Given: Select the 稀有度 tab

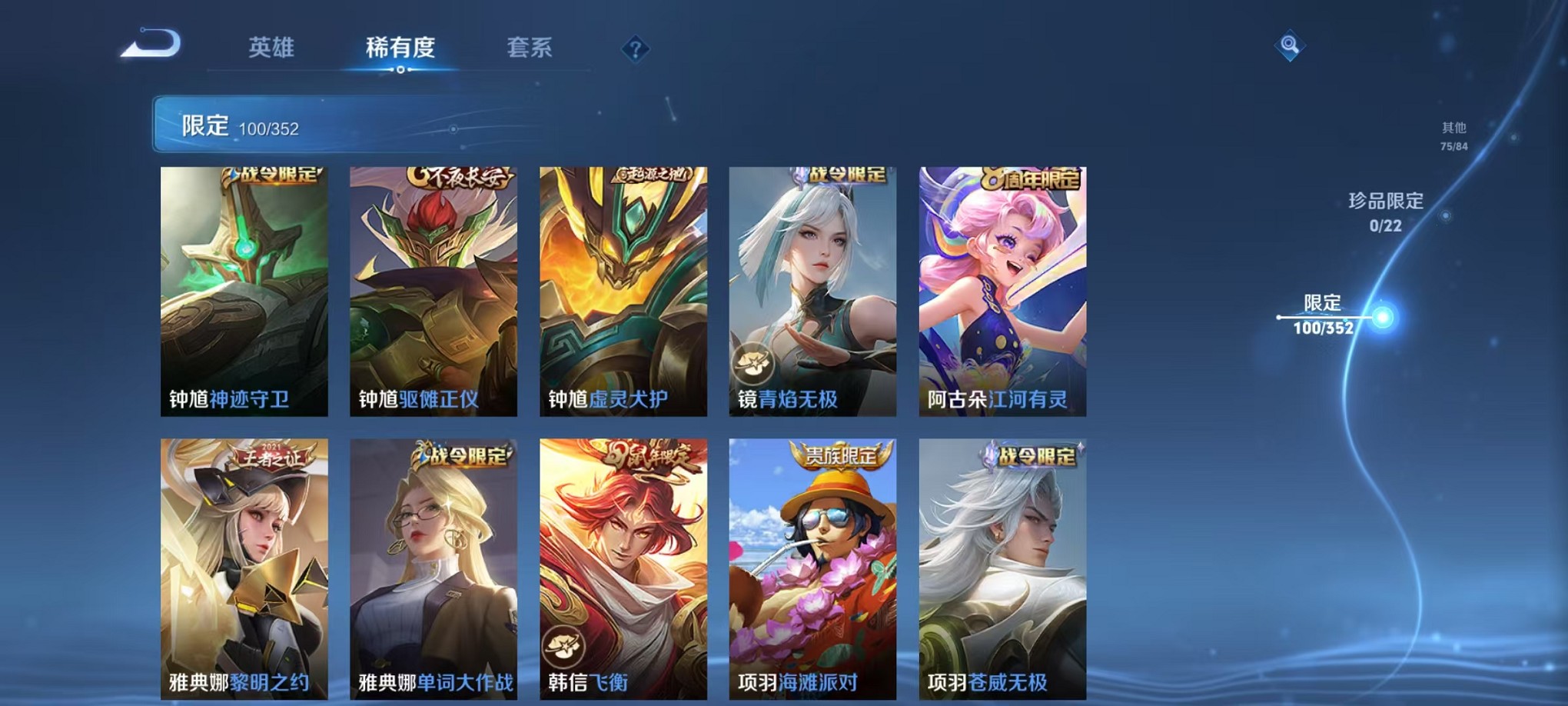Looking at the screenshot, I should 401,48.
